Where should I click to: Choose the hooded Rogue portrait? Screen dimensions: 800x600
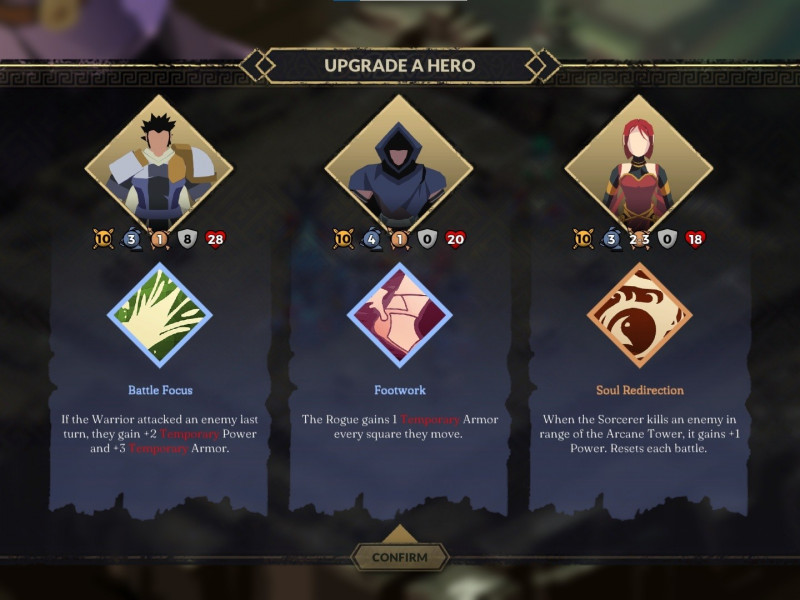(x=399, y=165)
